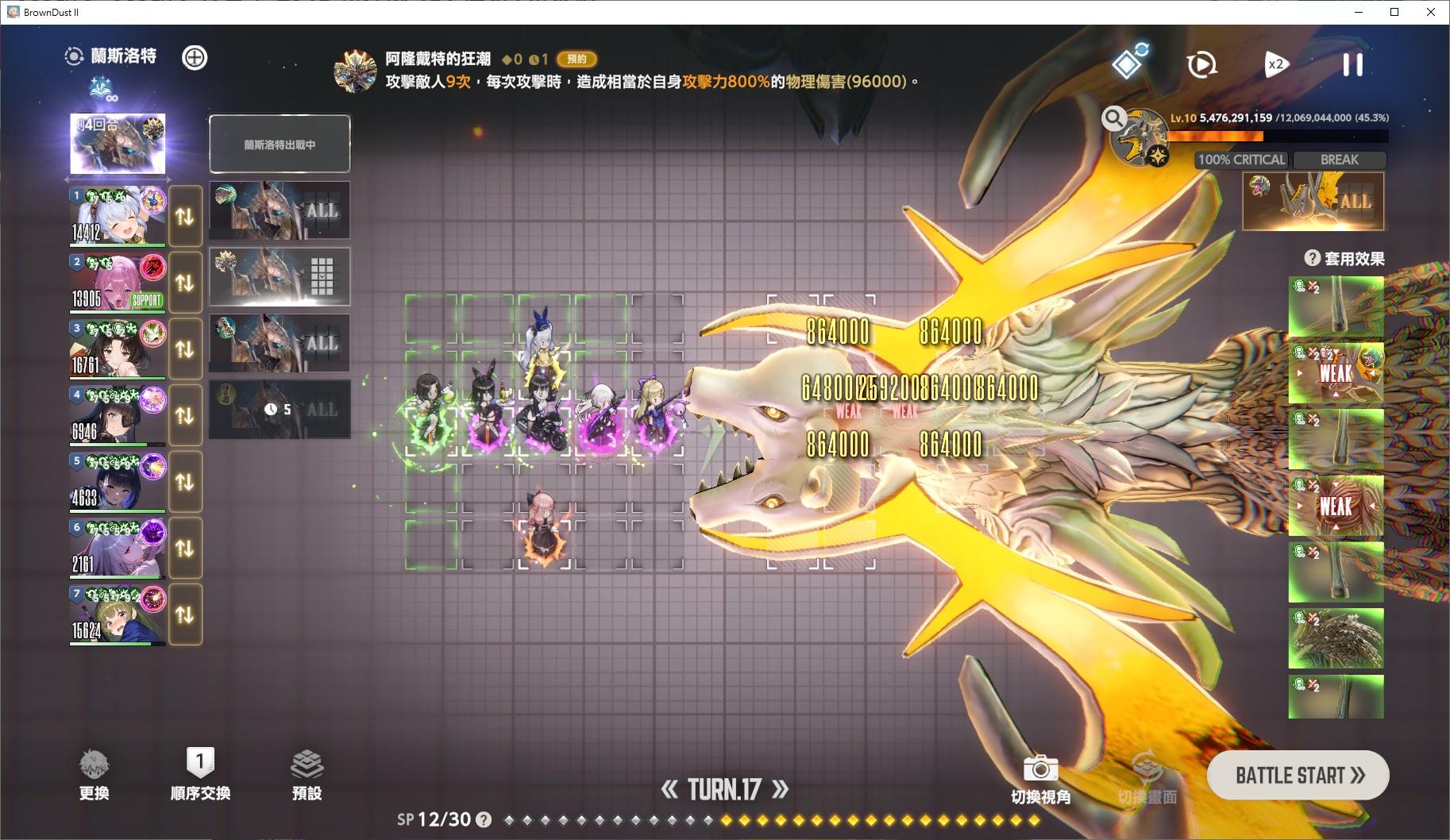Activate x2 battle speed
Viewport: 1450px width, 840px height.
[x=1277, y=64]
